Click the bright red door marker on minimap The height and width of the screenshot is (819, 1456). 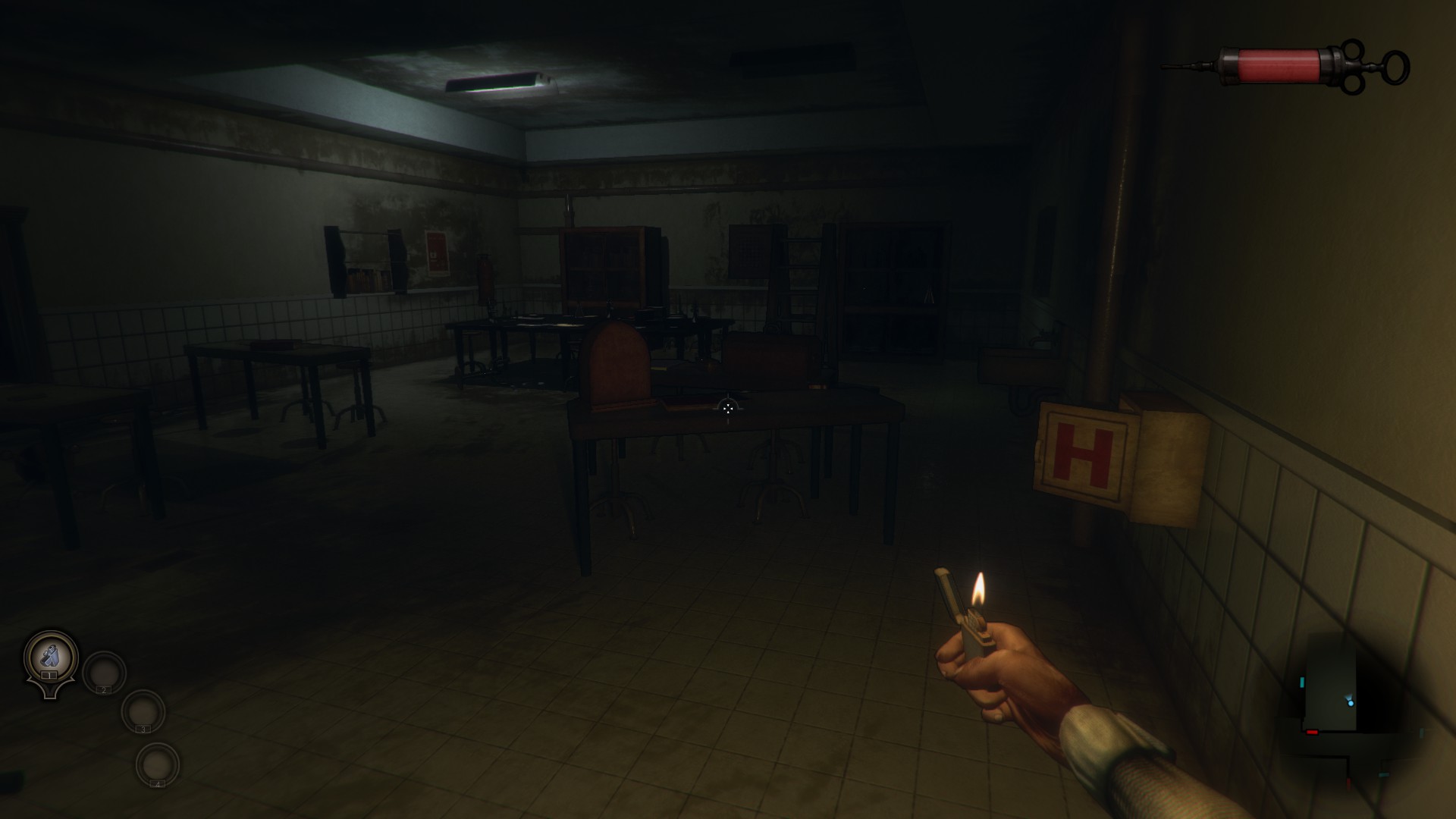1312,732
